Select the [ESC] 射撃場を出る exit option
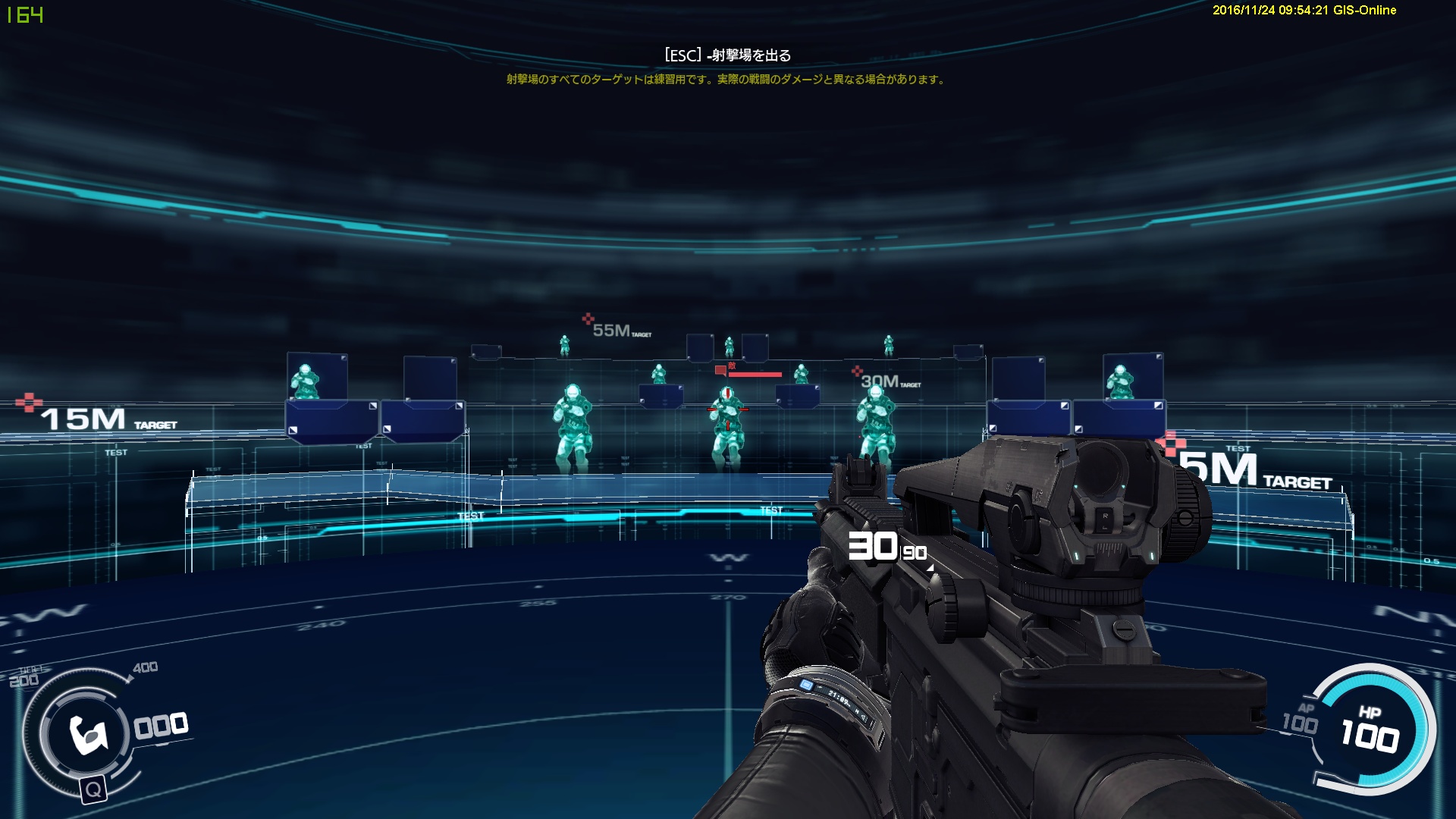 point(726,54)
